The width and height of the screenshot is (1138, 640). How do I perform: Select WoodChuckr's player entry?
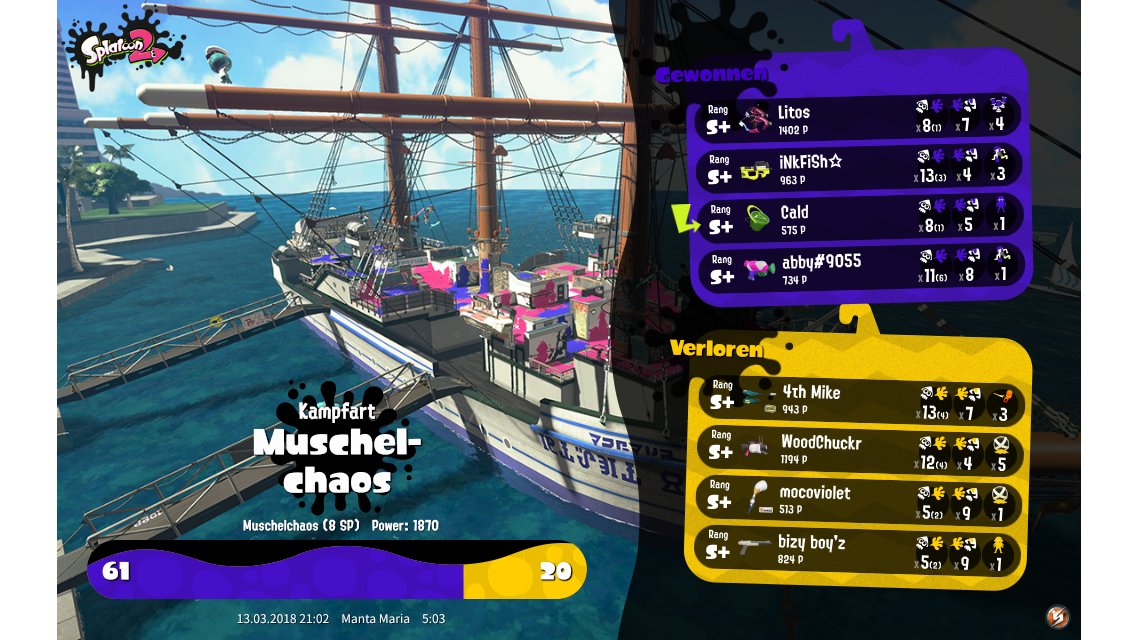[858, 448]
